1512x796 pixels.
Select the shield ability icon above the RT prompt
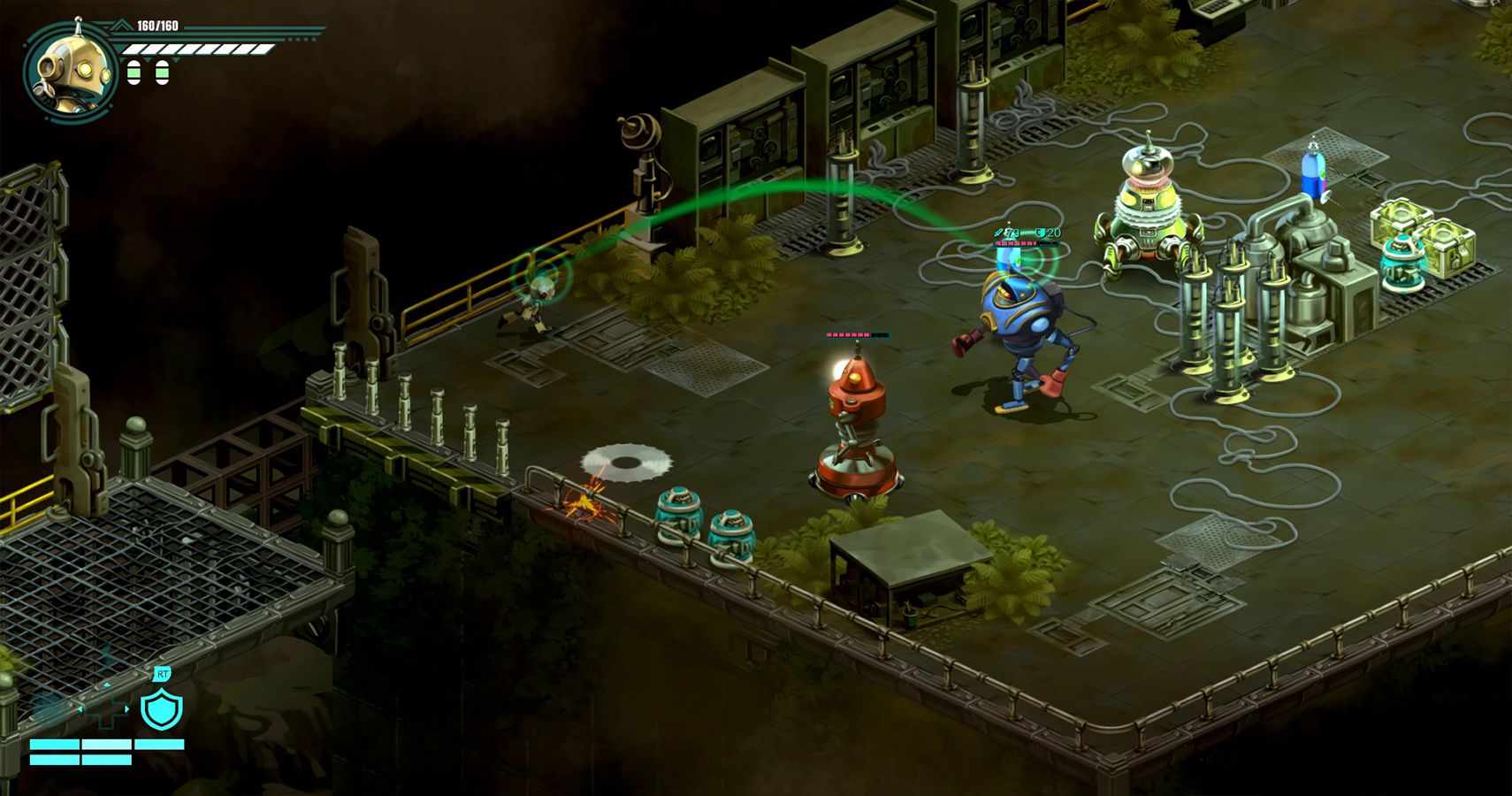(x=161, y=712)
